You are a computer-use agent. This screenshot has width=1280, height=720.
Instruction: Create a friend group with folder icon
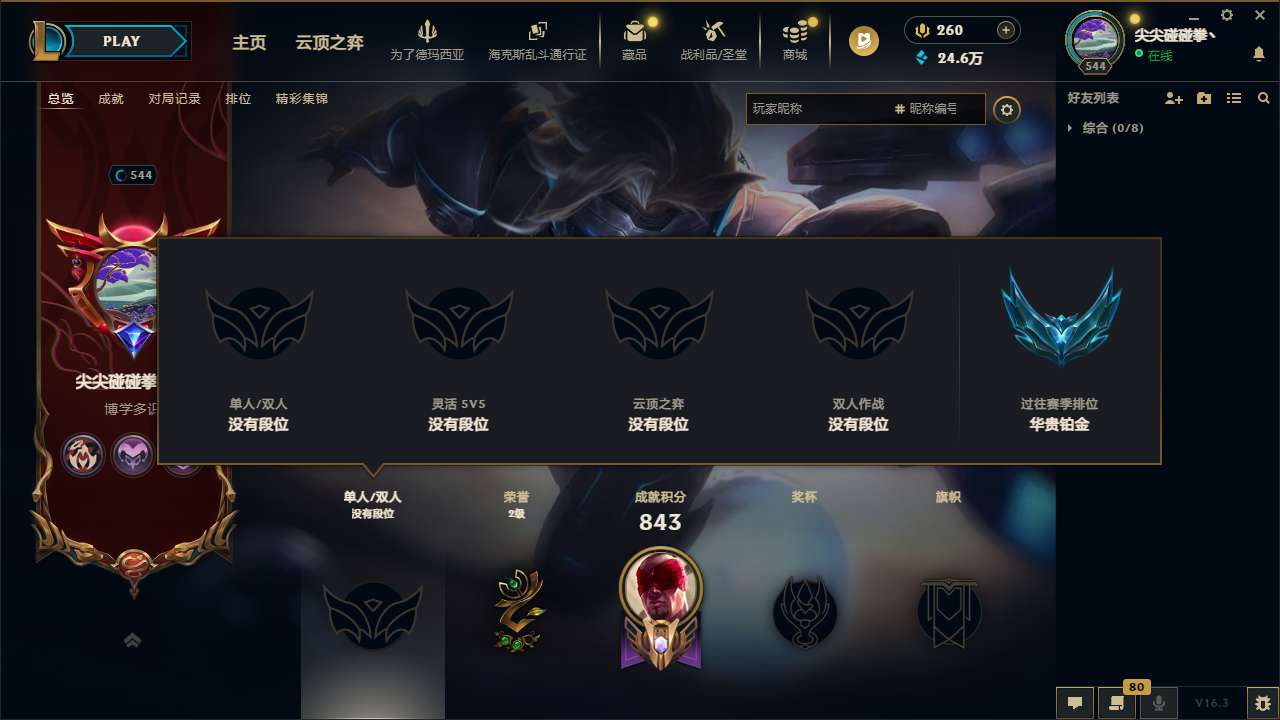pos(1202,98)
